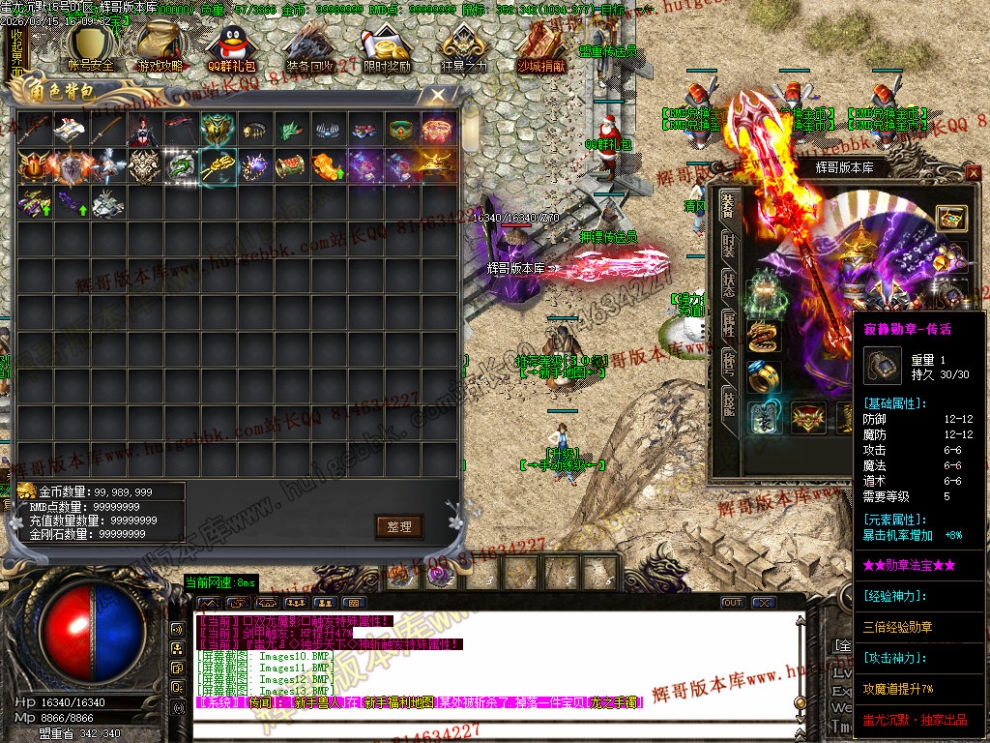This screenshot has width=990, height=743.
Task: Click the OUT button above the chat
Action: coord(733,603)
